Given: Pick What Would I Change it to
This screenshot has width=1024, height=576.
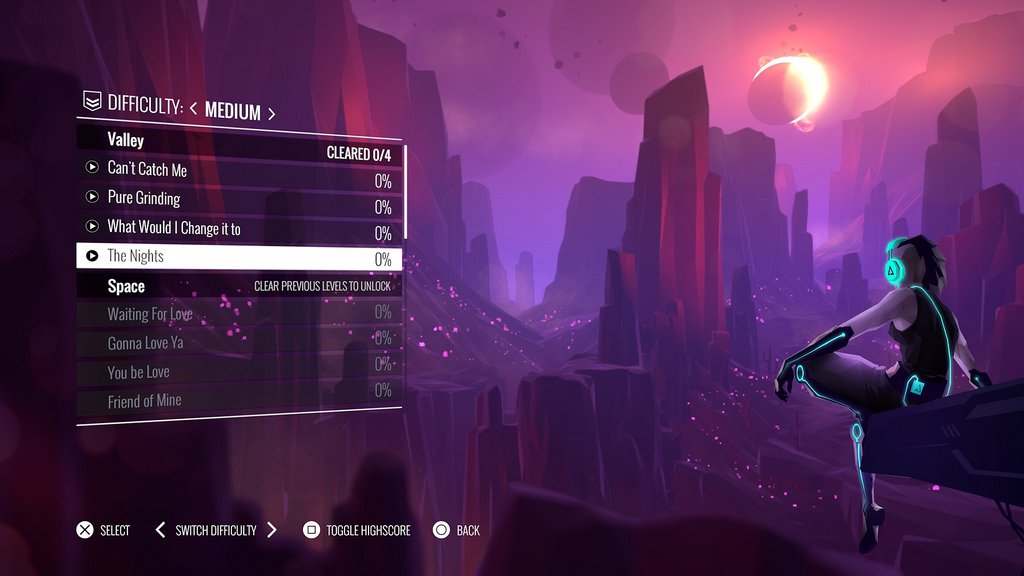Looking at the screenshot, I should coord(174,228).
